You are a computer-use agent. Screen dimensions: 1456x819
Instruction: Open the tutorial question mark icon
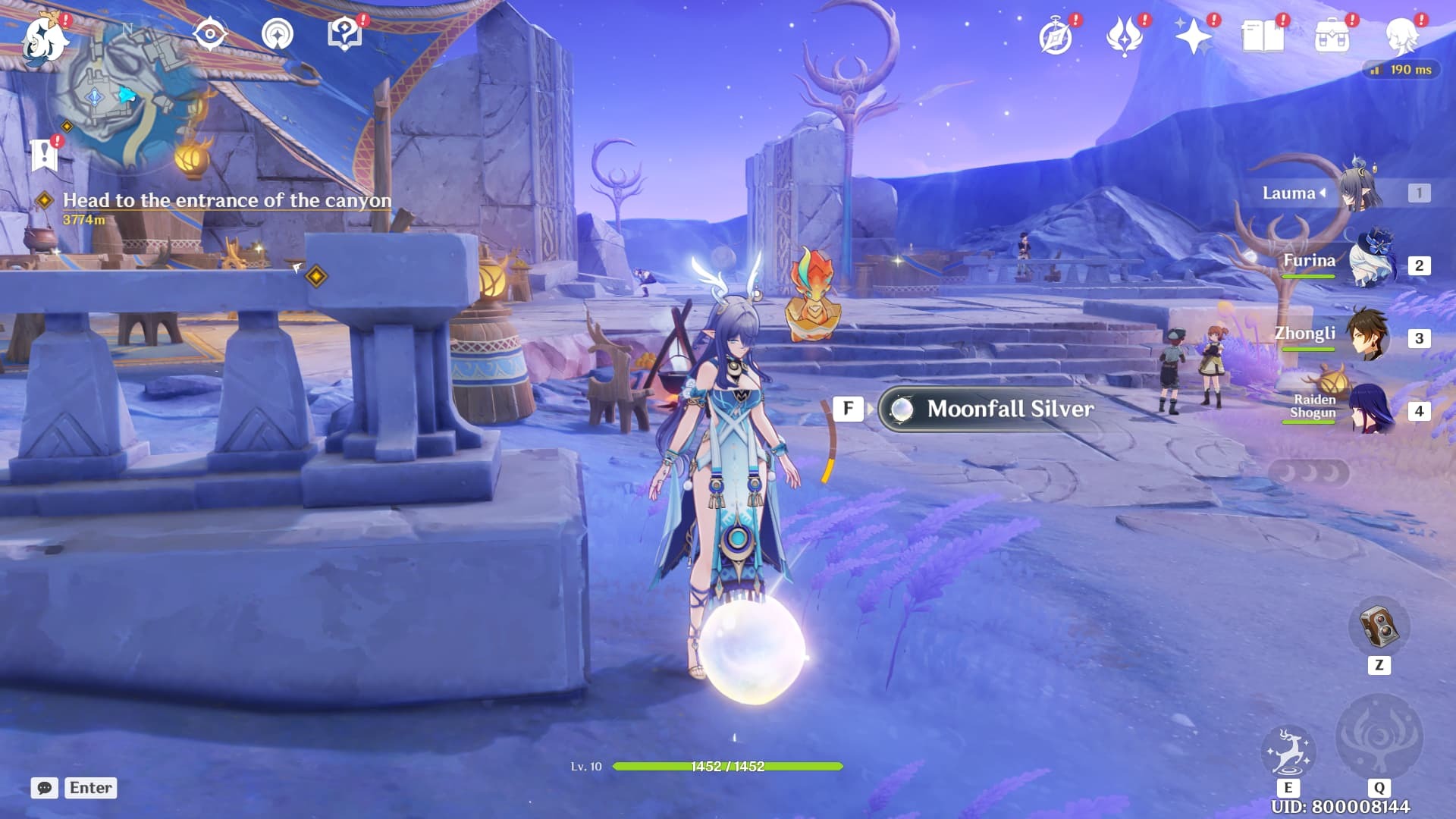[x=344, y=34]
